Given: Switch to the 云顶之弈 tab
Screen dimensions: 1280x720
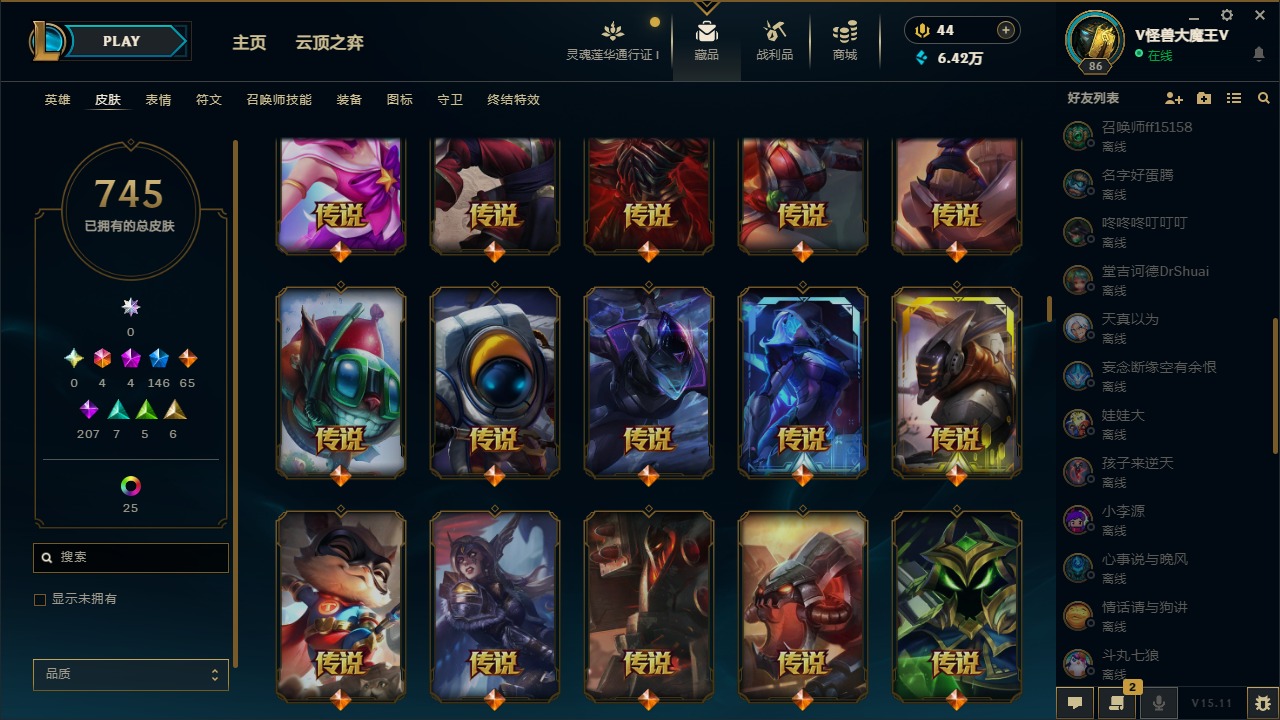Looking at the screenshot, I should [330, 42].
